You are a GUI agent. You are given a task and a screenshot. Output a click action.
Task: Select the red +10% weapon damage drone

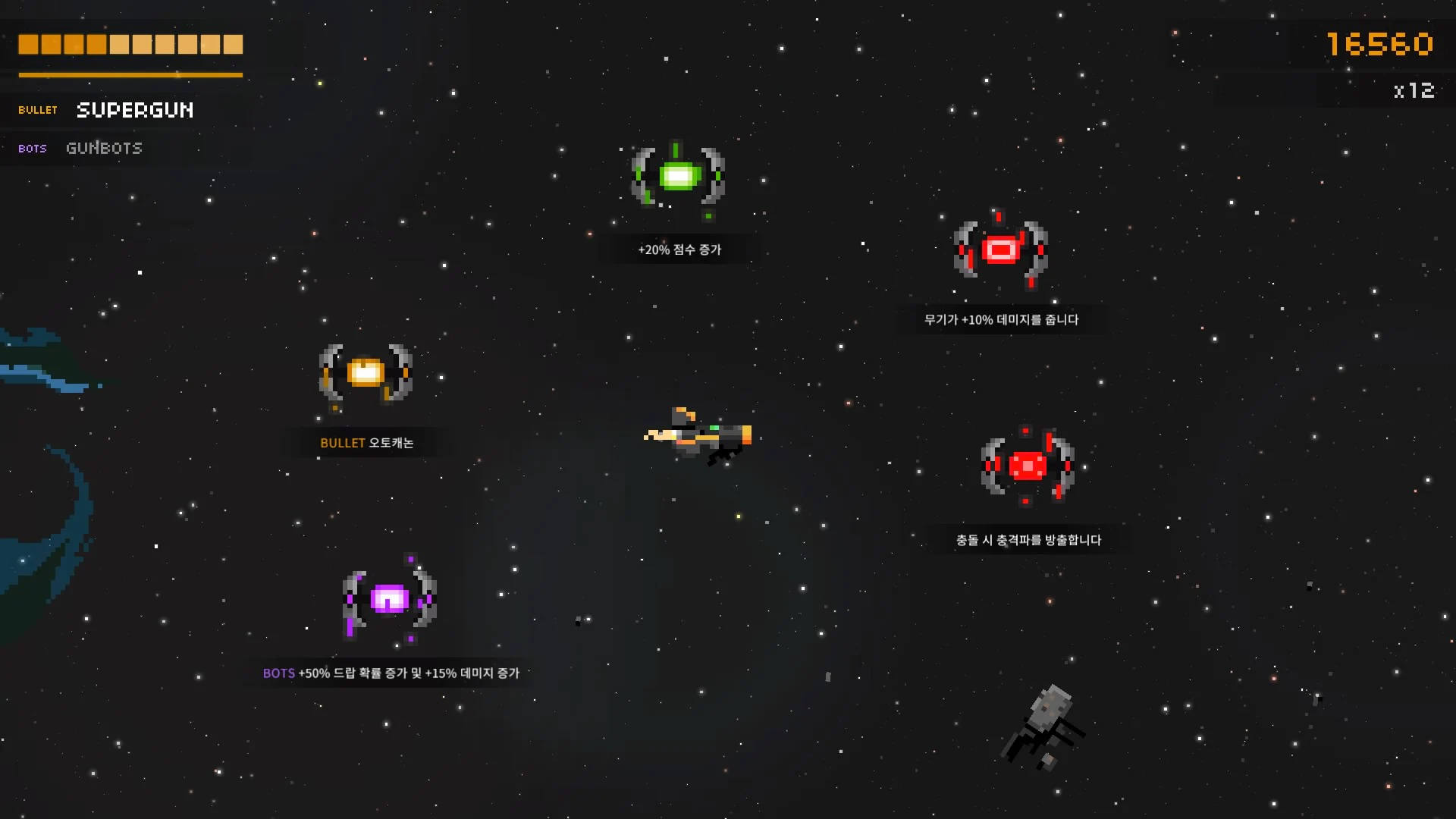click(x=1001, y=249)
